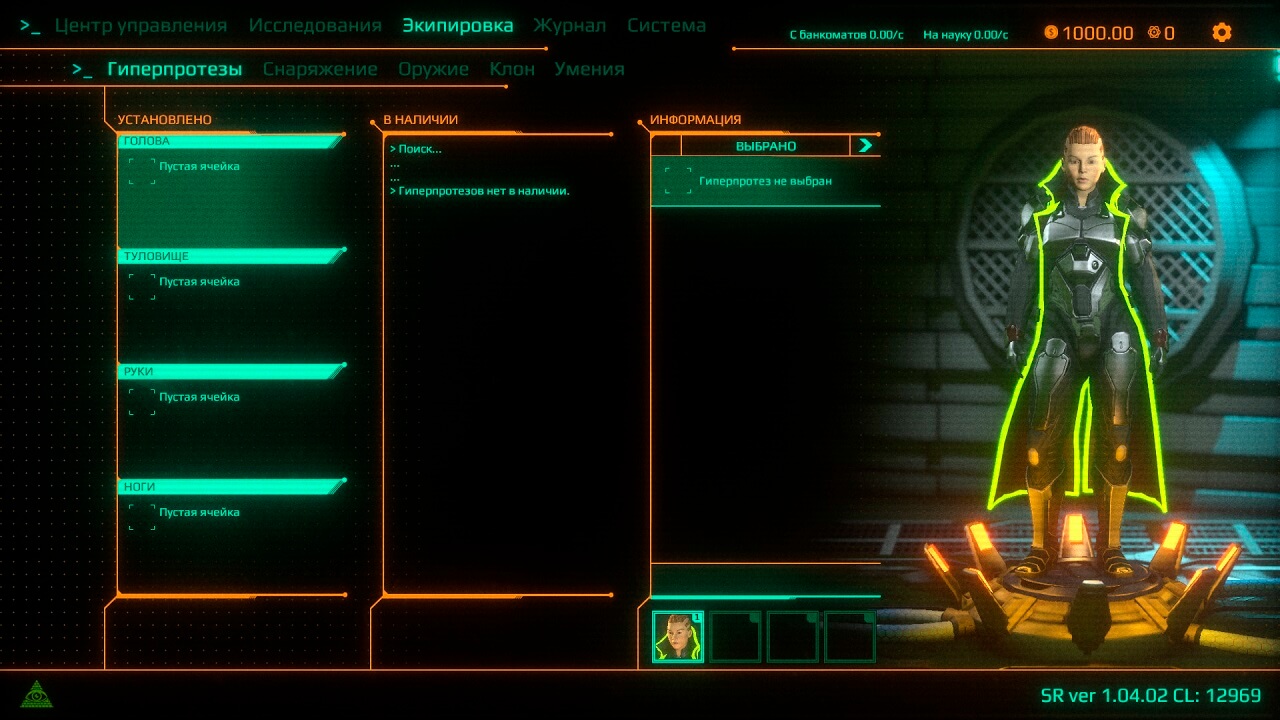Screen dimensions: 1280x720
Task: Show the Гиперпротезы subtab
Action: click(x=174, y=69)
